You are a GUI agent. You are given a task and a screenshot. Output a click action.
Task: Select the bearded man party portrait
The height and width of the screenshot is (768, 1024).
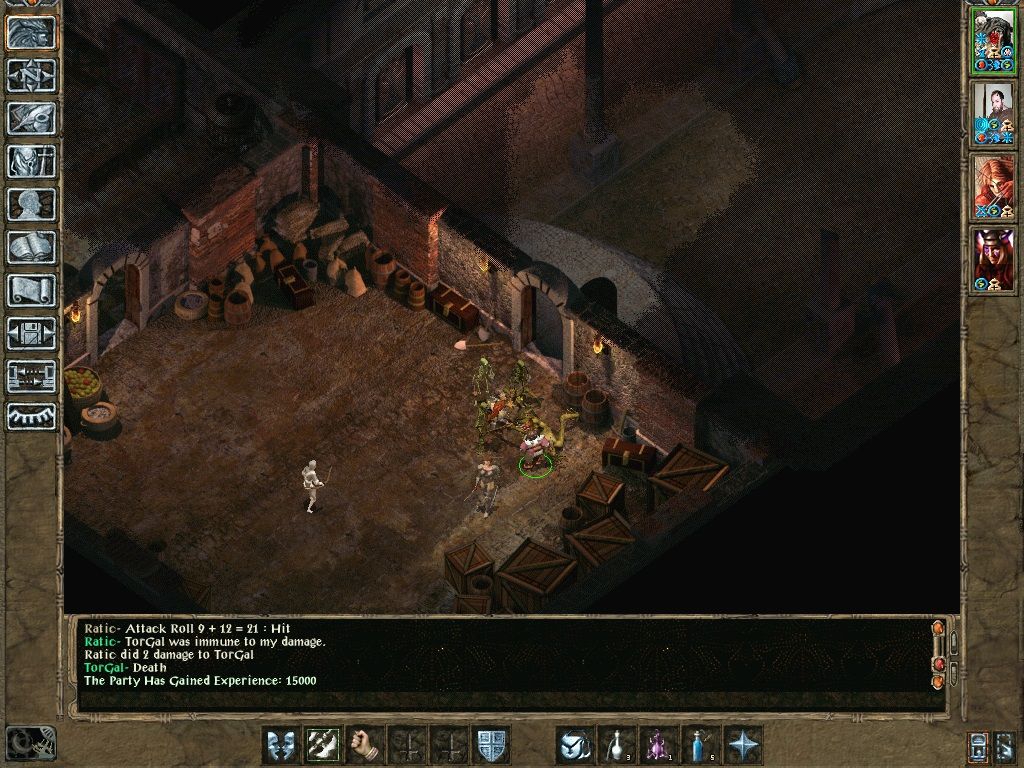pos(993,112)
